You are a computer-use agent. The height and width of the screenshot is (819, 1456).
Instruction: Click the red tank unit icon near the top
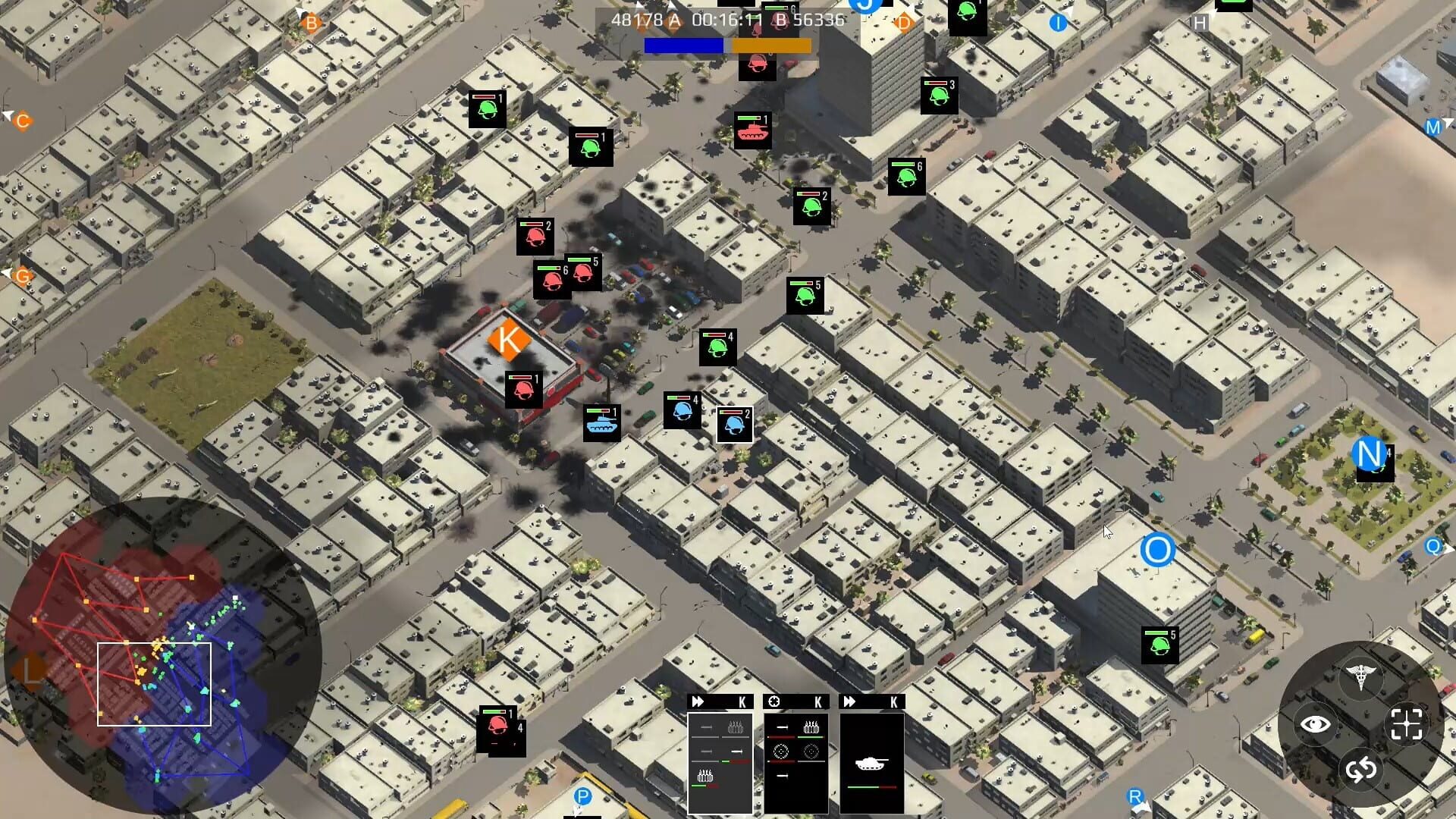[x=753, y=130]
